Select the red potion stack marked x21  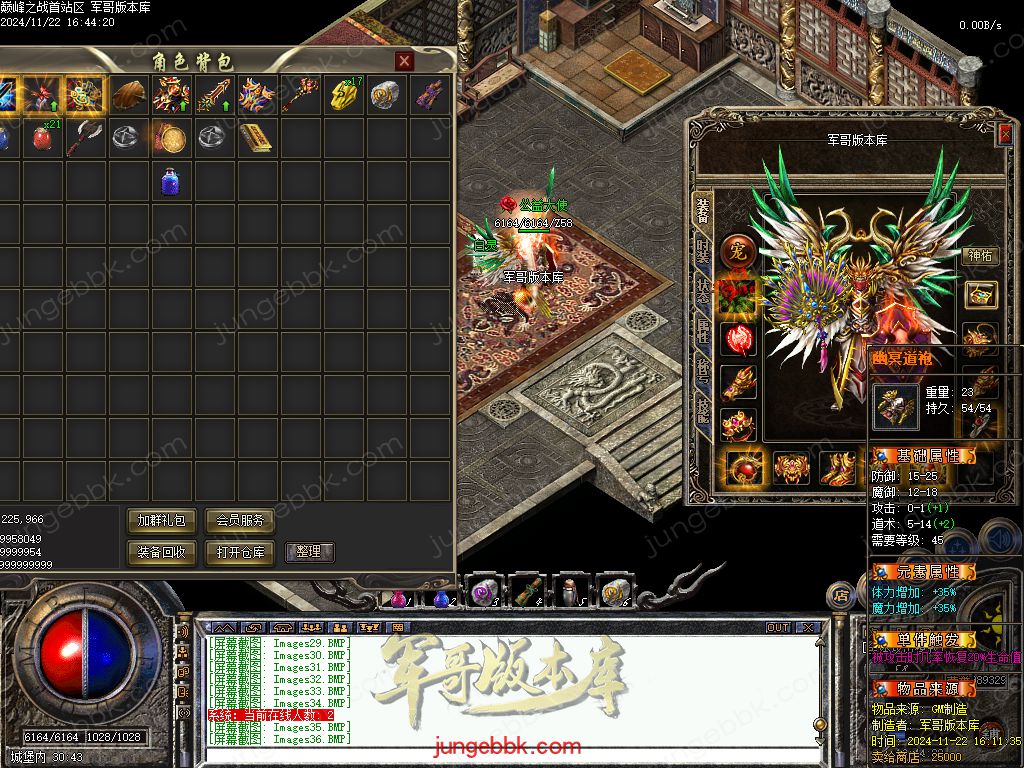(42, 138)
